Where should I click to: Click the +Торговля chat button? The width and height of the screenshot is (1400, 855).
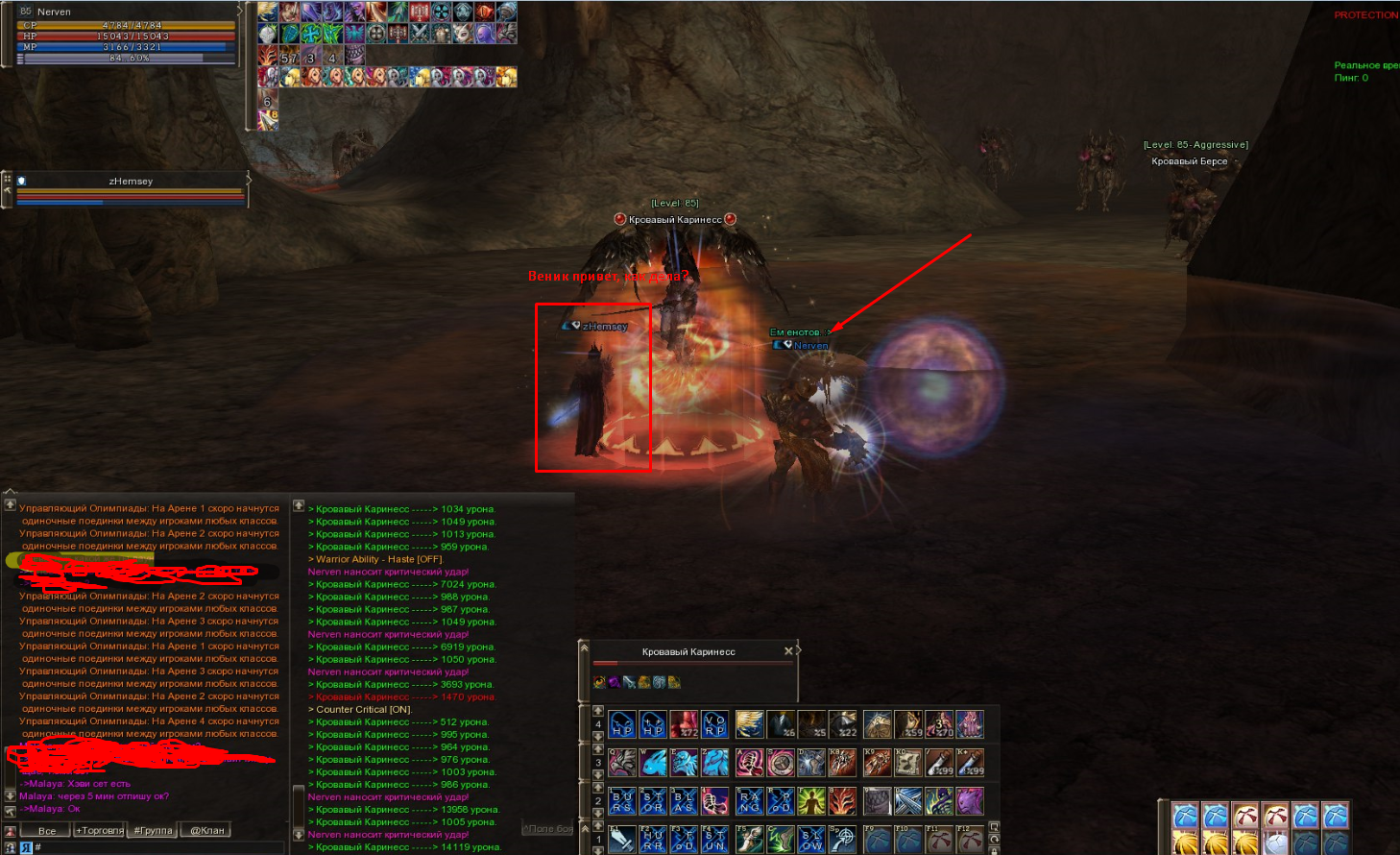pyautogui.click(x=100, y=831)
